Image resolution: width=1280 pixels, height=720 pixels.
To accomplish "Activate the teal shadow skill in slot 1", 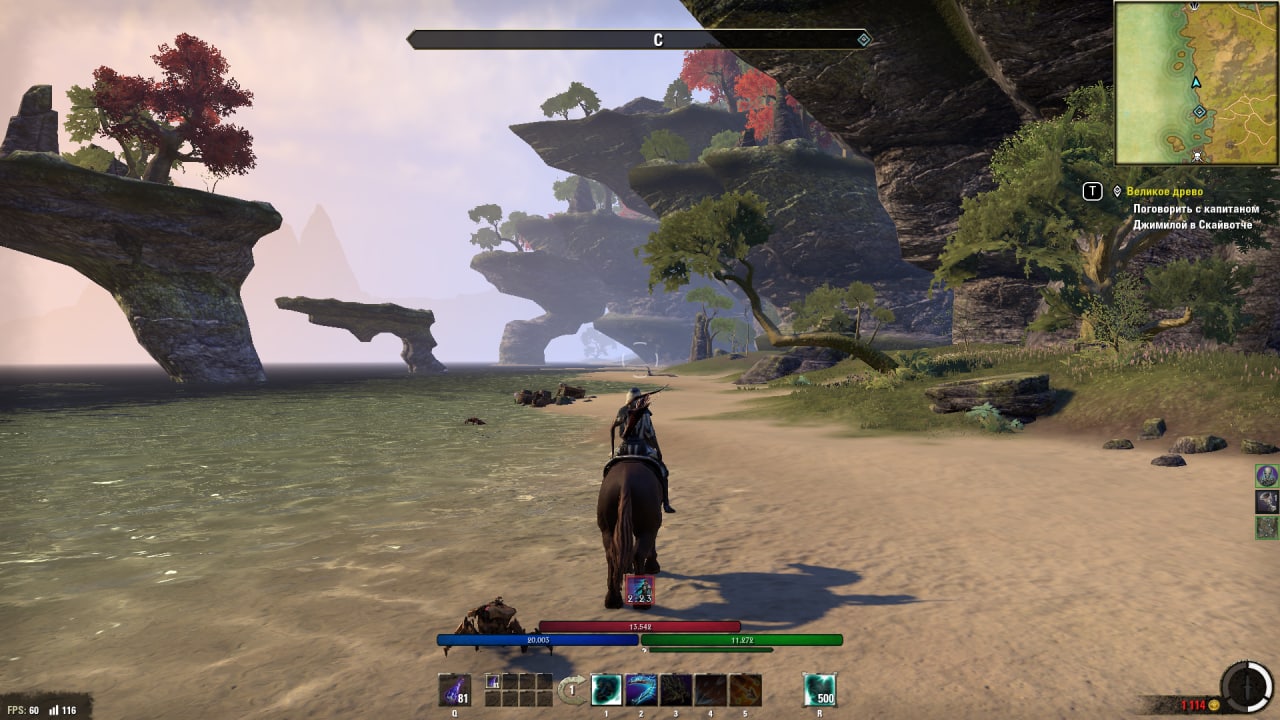I will coord(607,690).
